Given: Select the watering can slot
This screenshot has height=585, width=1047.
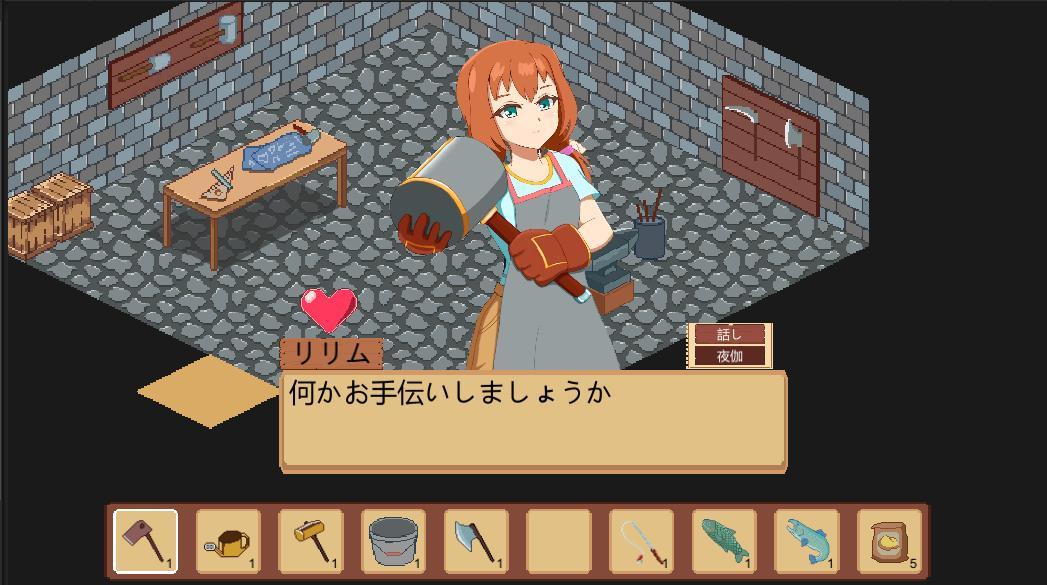Looking at the screenshot, I should (x=228, y=541).
